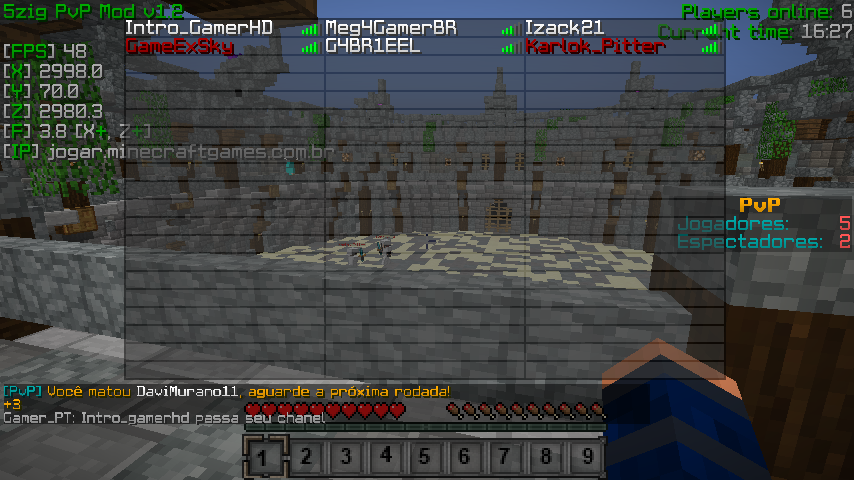Choose hotbar slot 3
854x480 pixels.
tap(346, 458)
